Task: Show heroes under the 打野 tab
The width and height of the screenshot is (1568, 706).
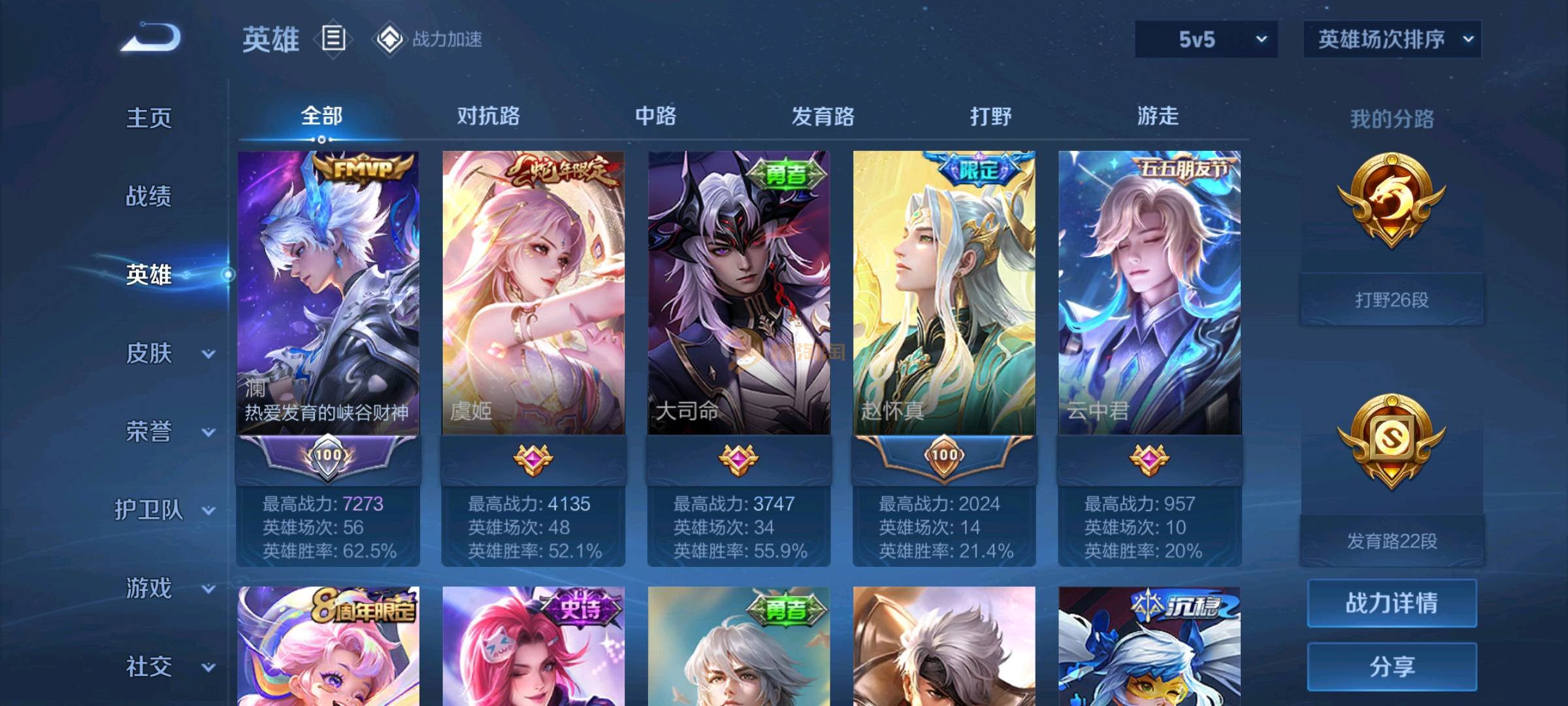Action: pos(990,116)
